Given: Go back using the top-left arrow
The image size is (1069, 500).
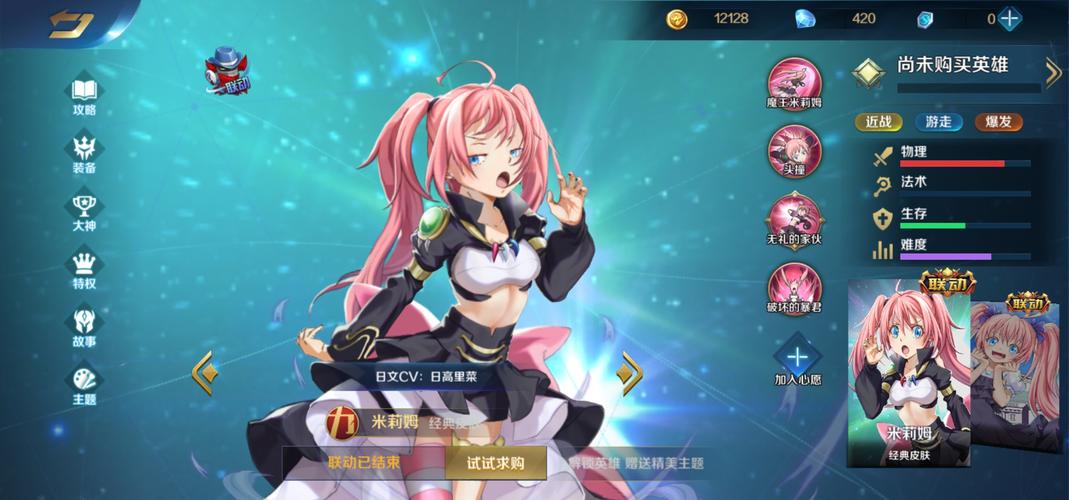Looking at the screenshot, I should coord(70,24).
